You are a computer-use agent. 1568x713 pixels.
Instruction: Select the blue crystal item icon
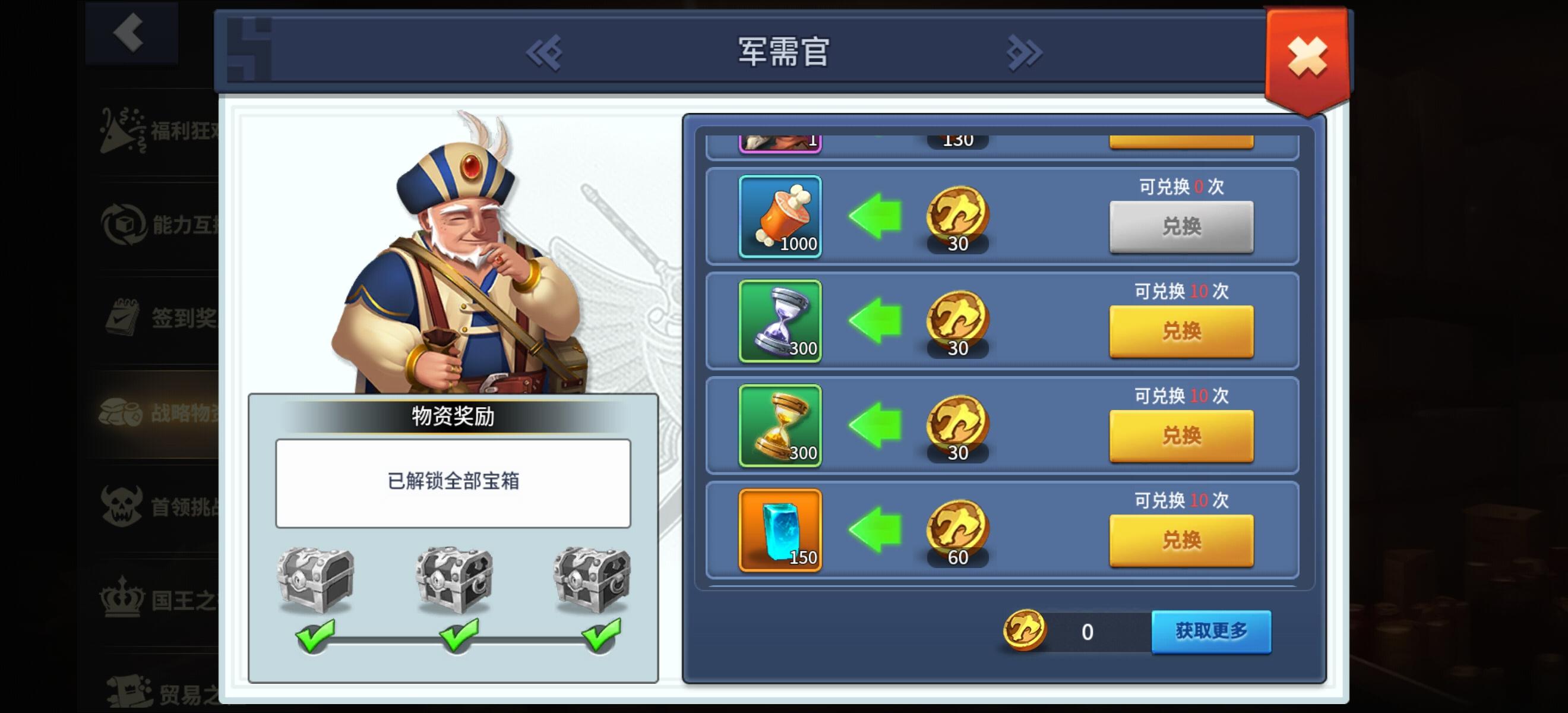[x=779, y=531]
